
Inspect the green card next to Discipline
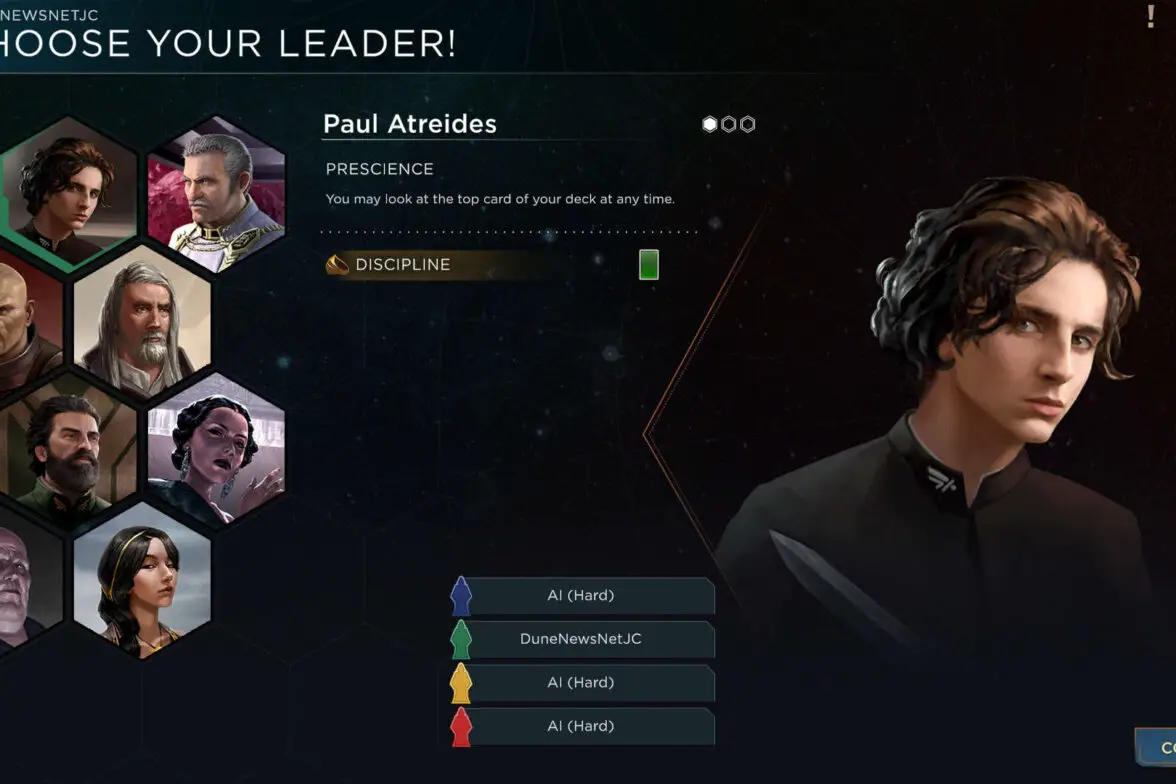(648, 265)
